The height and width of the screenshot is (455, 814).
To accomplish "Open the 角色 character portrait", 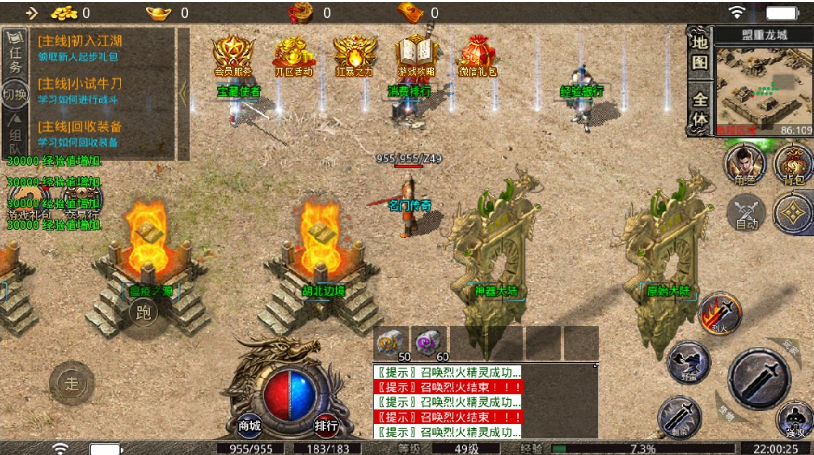I will pos(743,164).
